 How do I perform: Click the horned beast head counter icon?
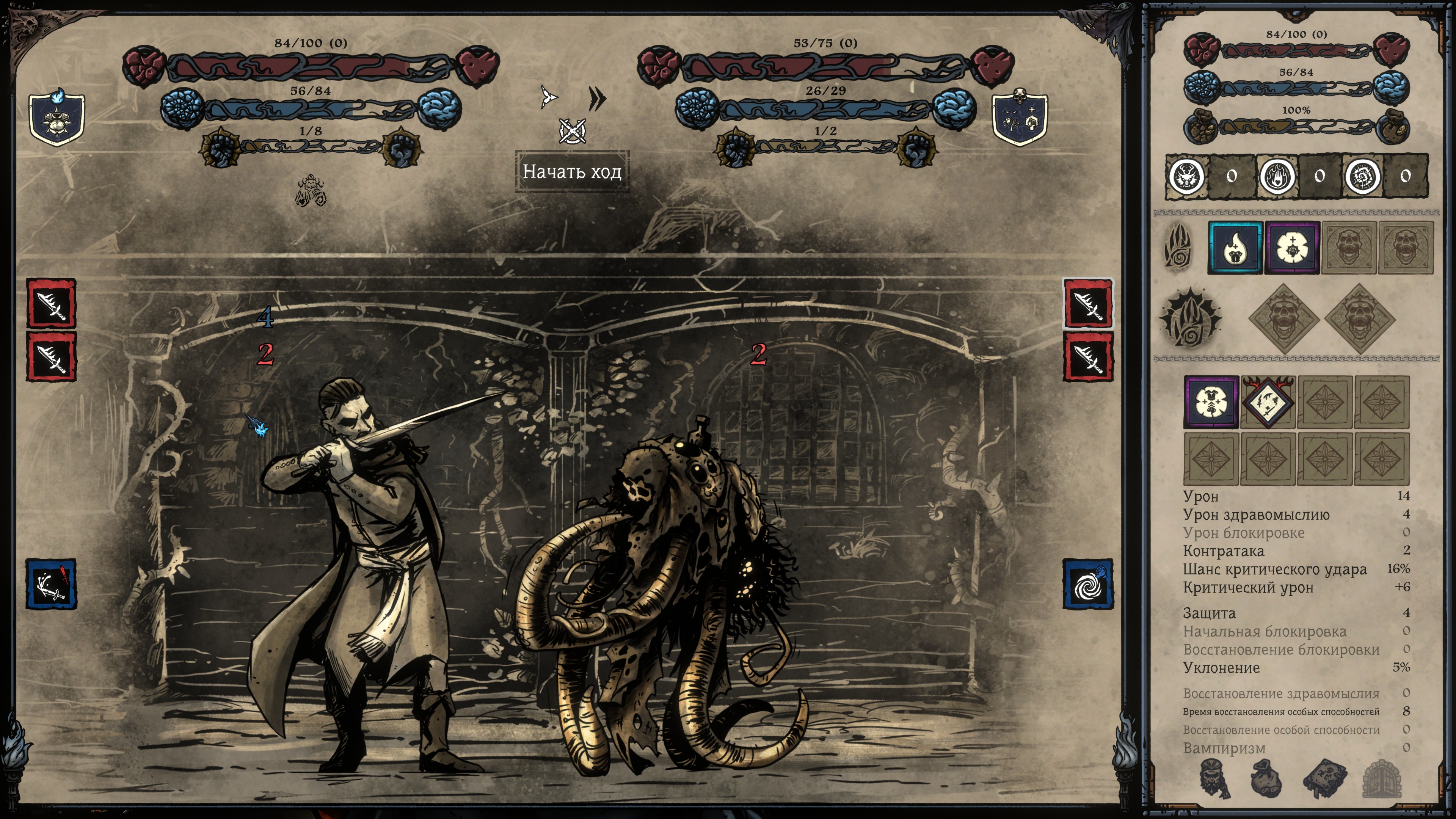click(x=1184, y=177)
